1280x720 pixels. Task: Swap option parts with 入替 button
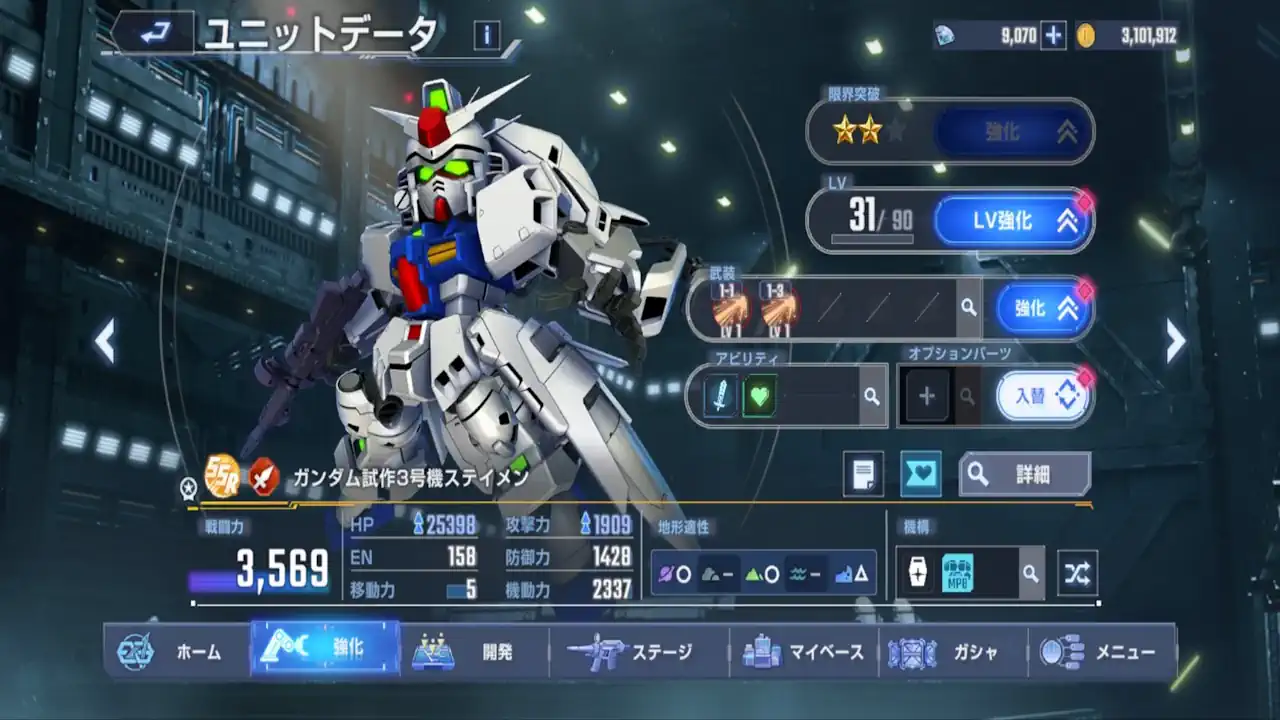tap(1041, 396)
